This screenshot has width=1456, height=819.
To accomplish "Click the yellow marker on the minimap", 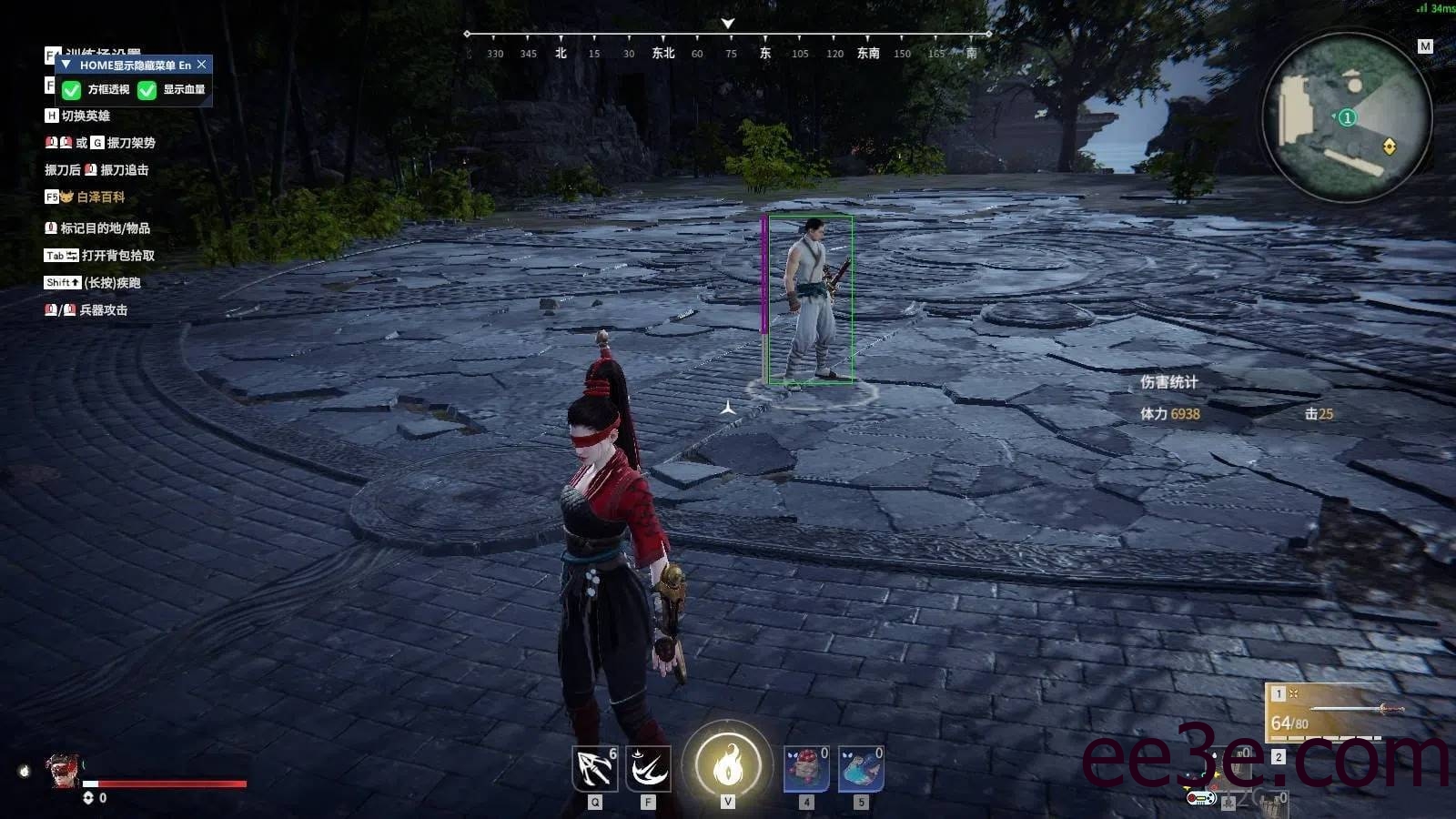I will (x=1389, y=147).
